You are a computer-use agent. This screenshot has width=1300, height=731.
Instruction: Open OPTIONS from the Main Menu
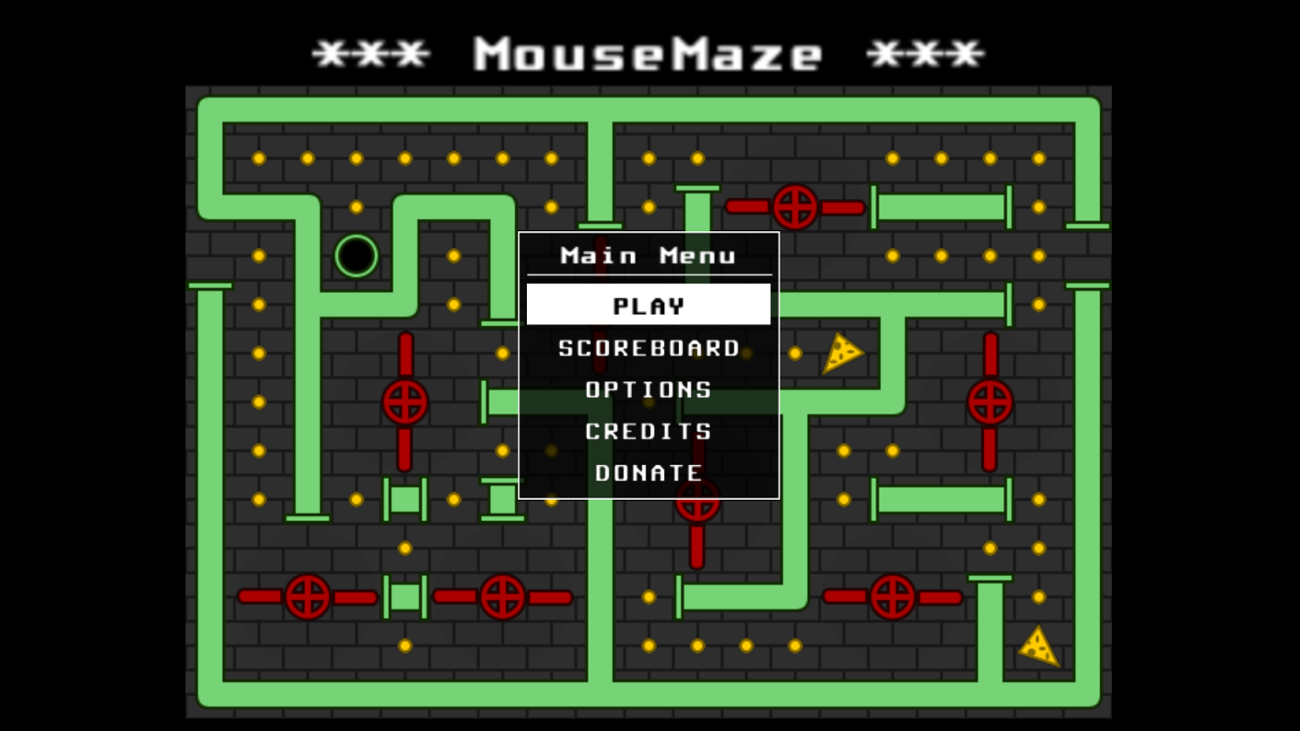pos(648,389)
